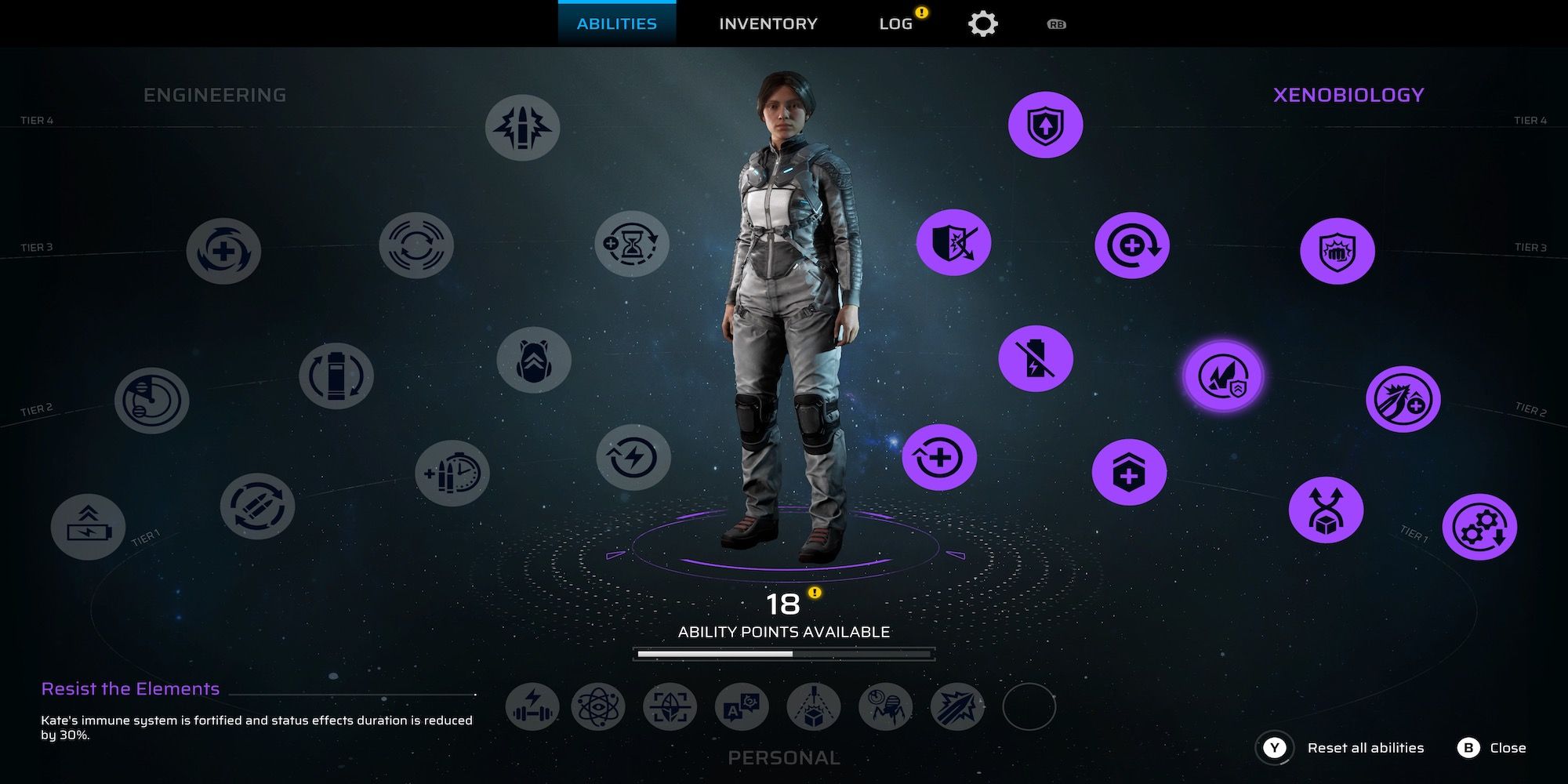Click the hexagon health plus ability icon
The width and height of the screenshot is (1568, 784).
point(1128,471)
